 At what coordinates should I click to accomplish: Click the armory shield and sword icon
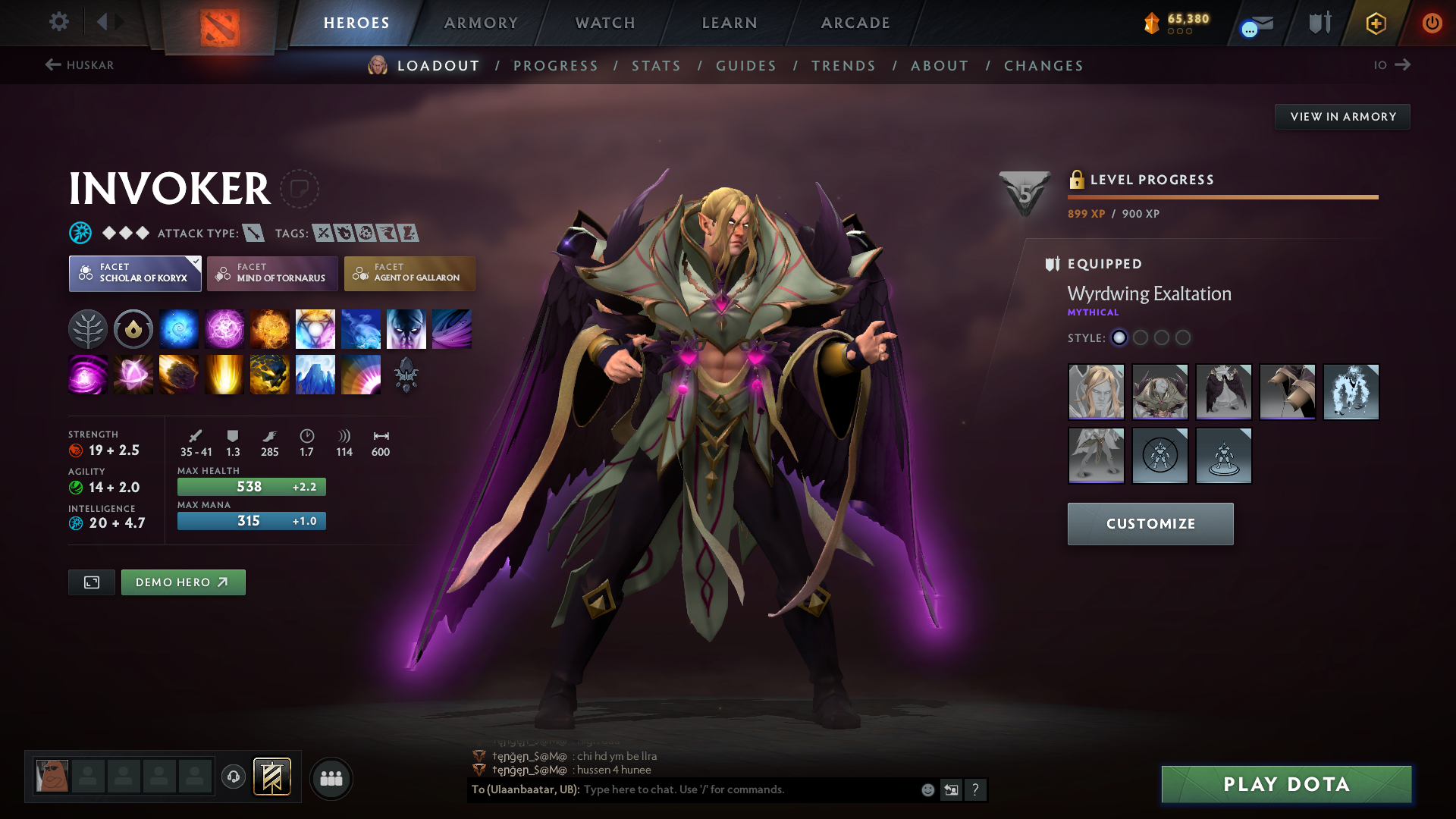click(1317, 23)
